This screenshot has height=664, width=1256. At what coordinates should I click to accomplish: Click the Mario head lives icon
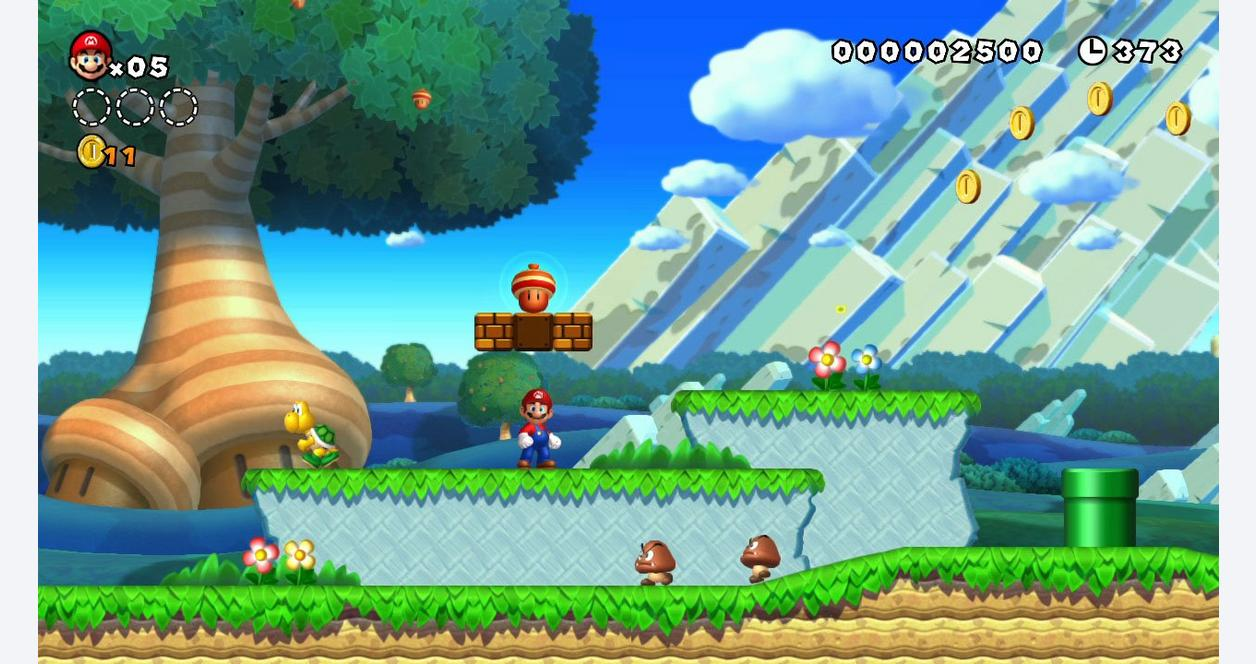pos(90,56)
